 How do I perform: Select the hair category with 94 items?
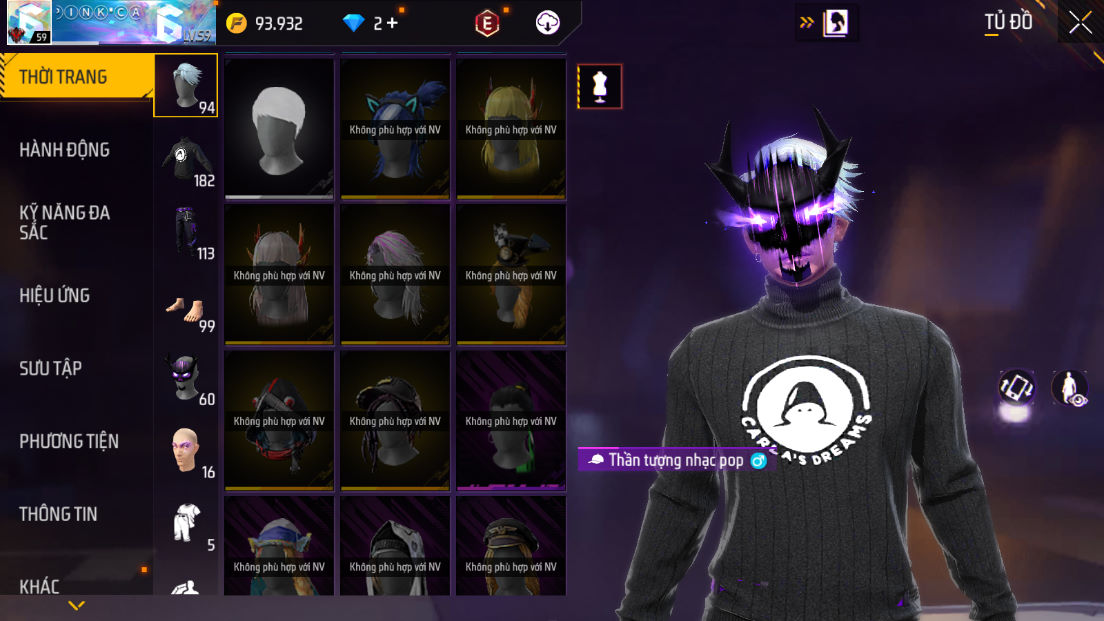185,85
